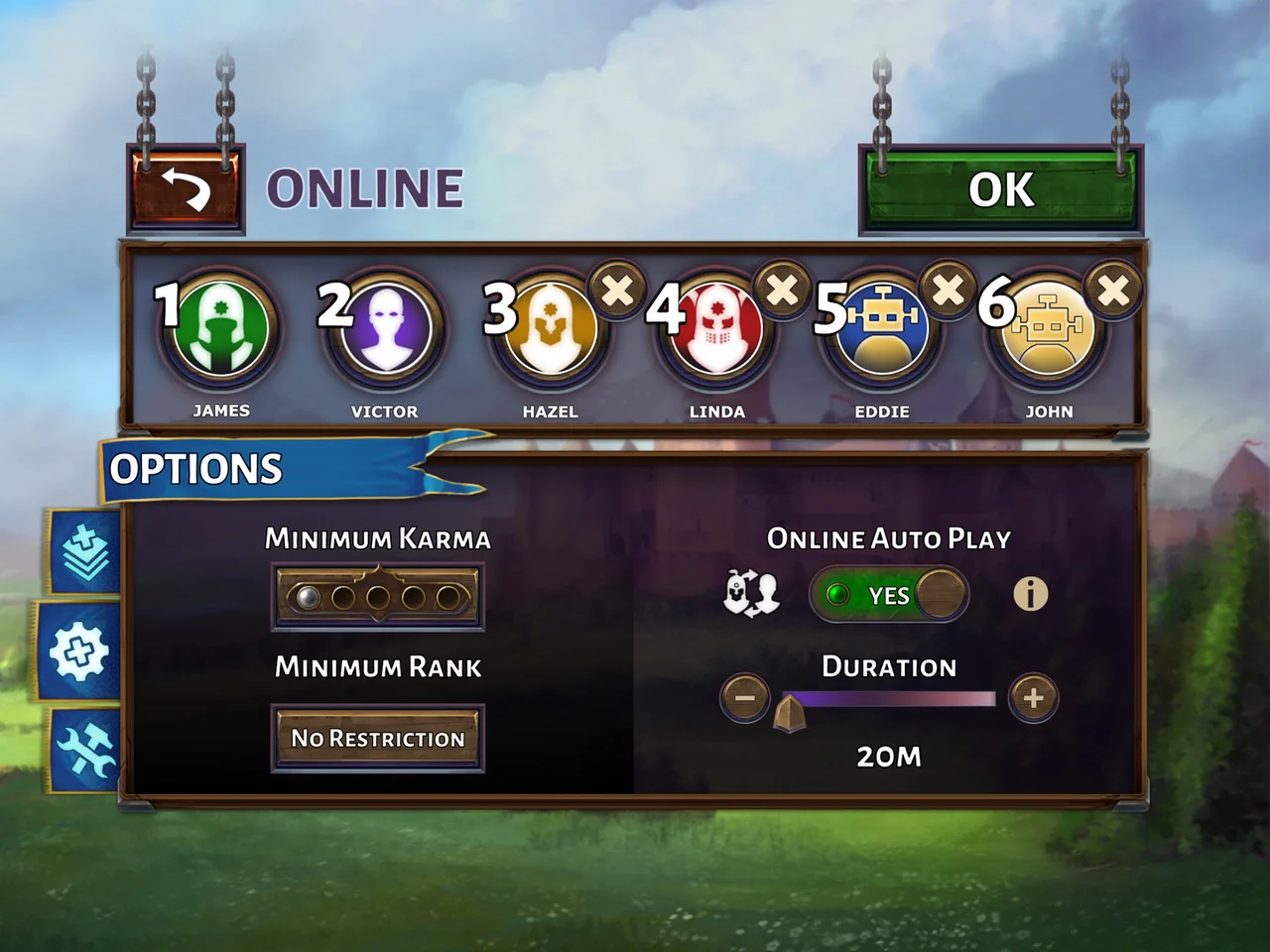This screenshot has width=1270, height=952.
Task: Increase Duration with the plus button
Action: [1032, 698]
